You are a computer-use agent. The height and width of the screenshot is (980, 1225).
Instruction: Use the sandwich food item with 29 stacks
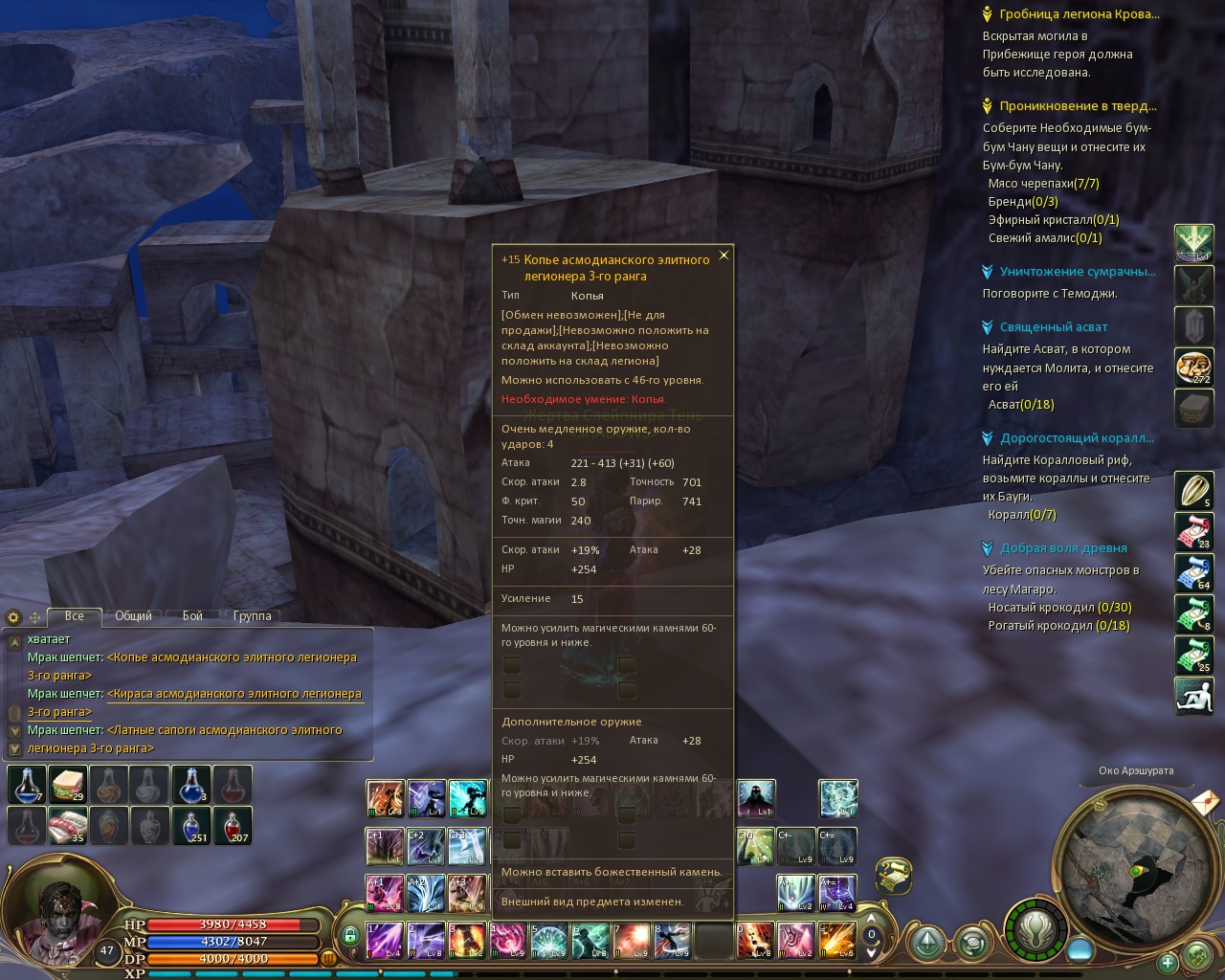coord(67,785)
